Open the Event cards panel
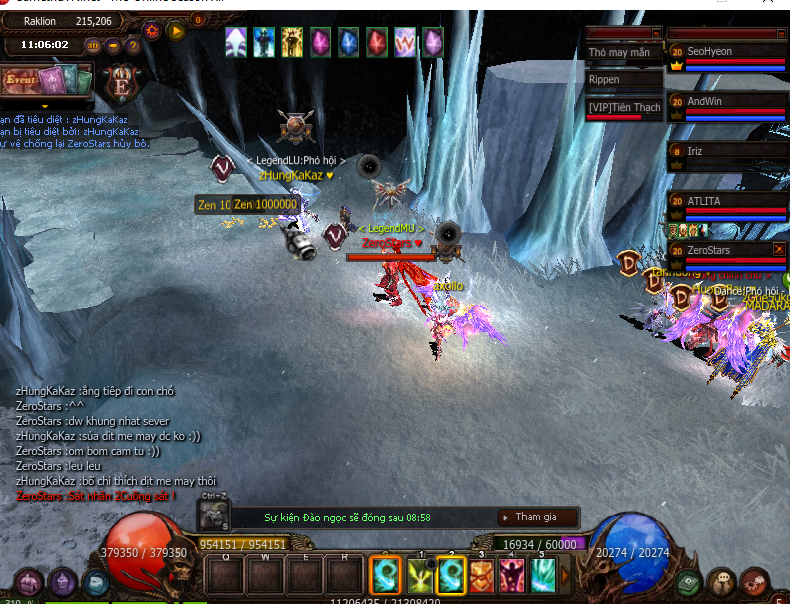Viewport: 790px width, 604px height. (47, 80)
